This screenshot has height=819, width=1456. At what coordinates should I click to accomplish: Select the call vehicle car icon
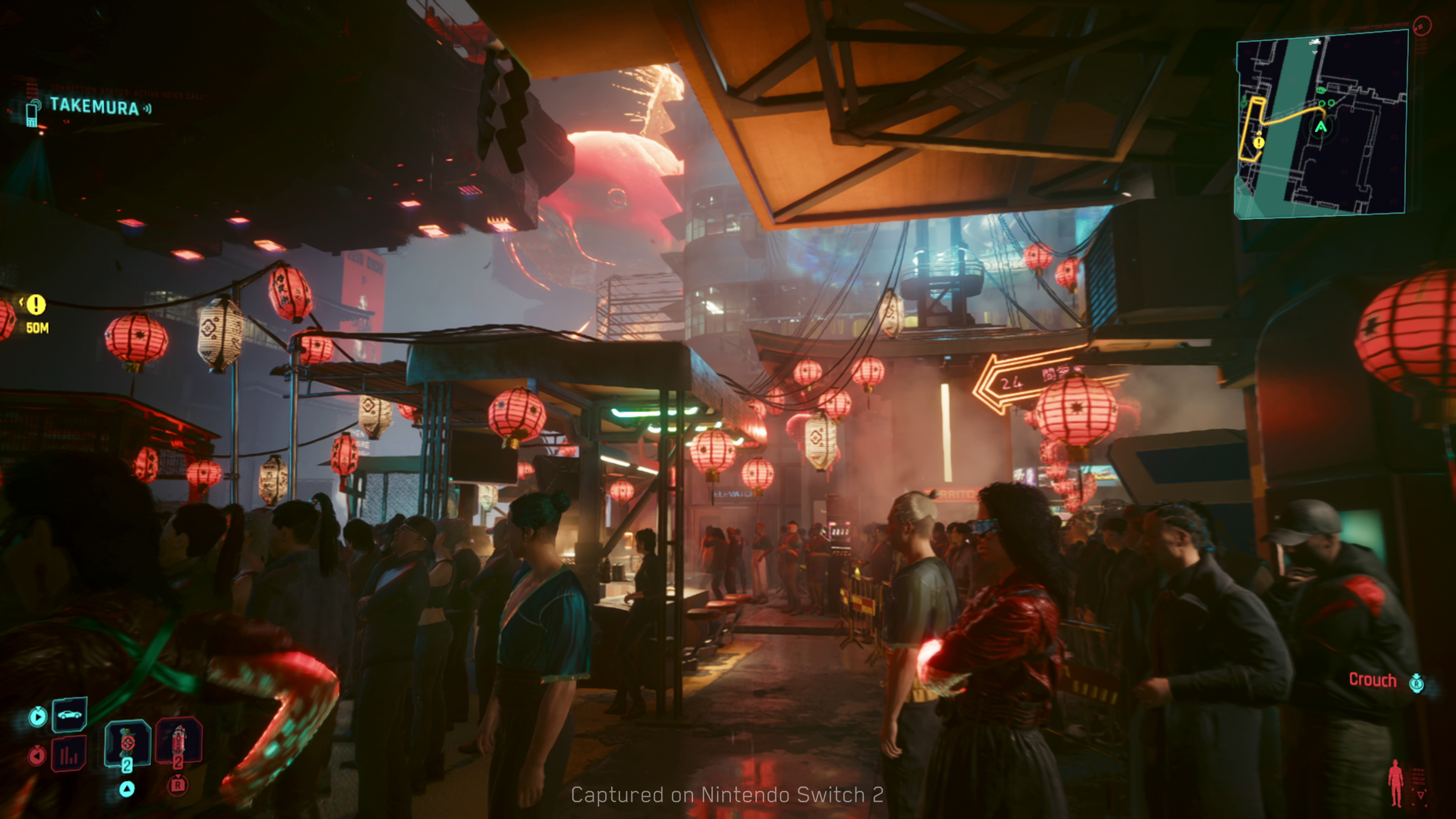69,714
